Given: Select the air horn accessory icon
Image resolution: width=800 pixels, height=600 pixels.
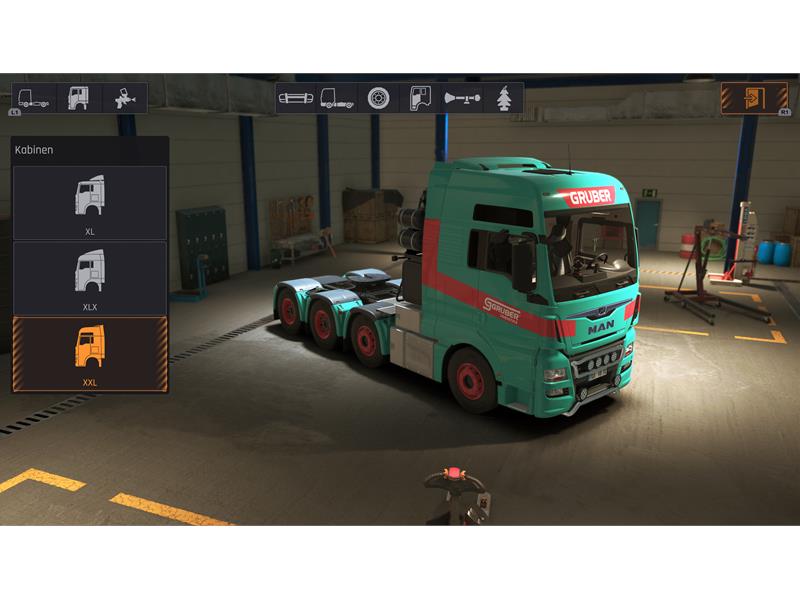Looking at the screenshot, I should (x=461, y=98).
